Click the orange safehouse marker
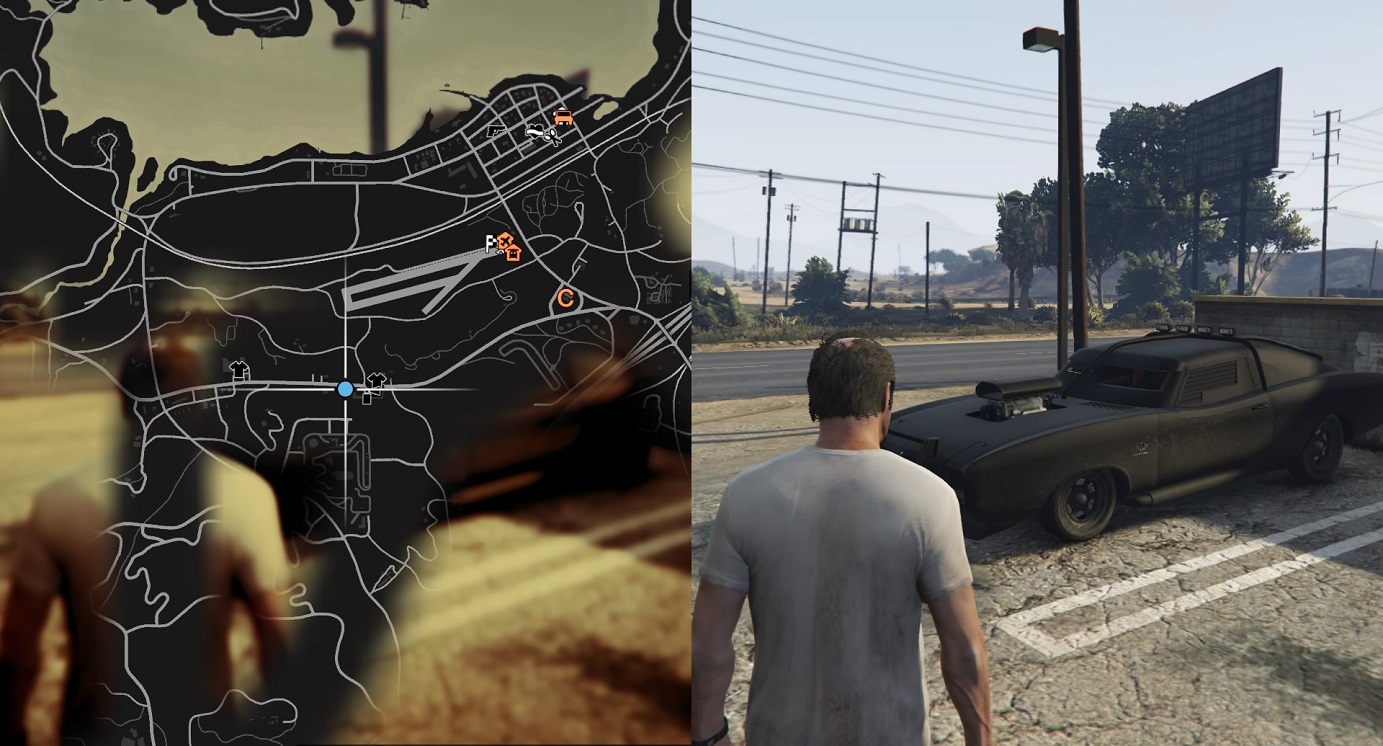Viewport: 1383px width, 746px height. click(514, 251)
